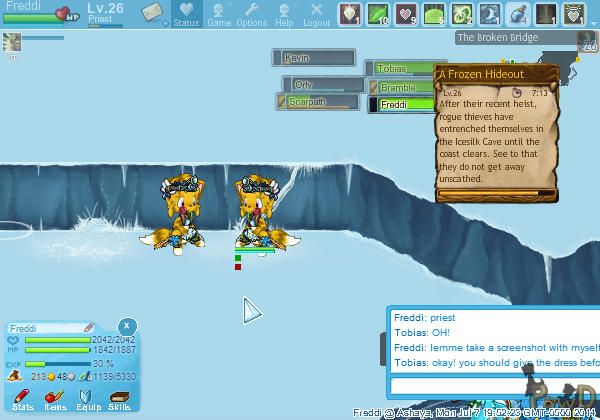The image size is (600, 420).
Task: Close the Freddi status panel
Action: 127,326
